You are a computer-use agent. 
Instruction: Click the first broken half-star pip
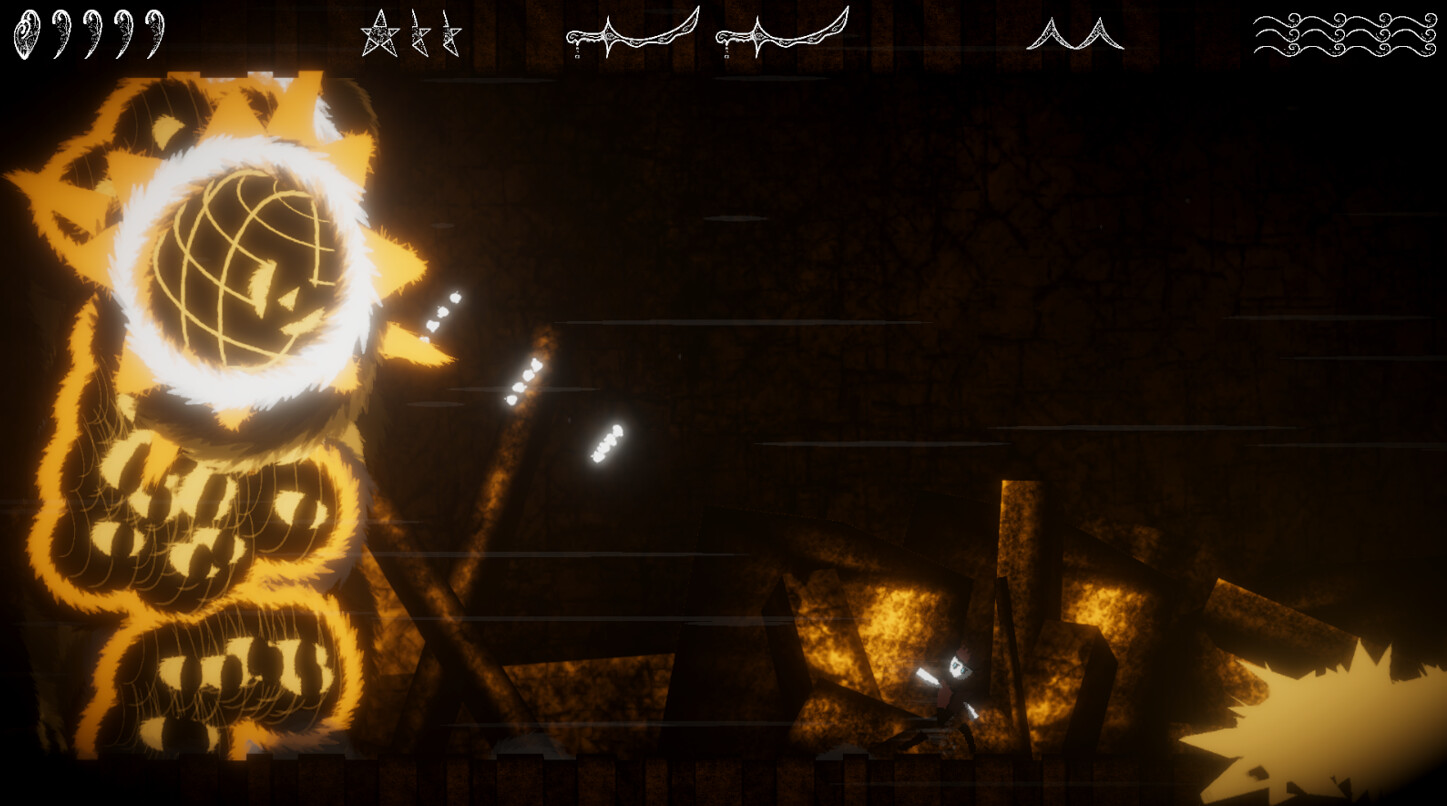421,33
